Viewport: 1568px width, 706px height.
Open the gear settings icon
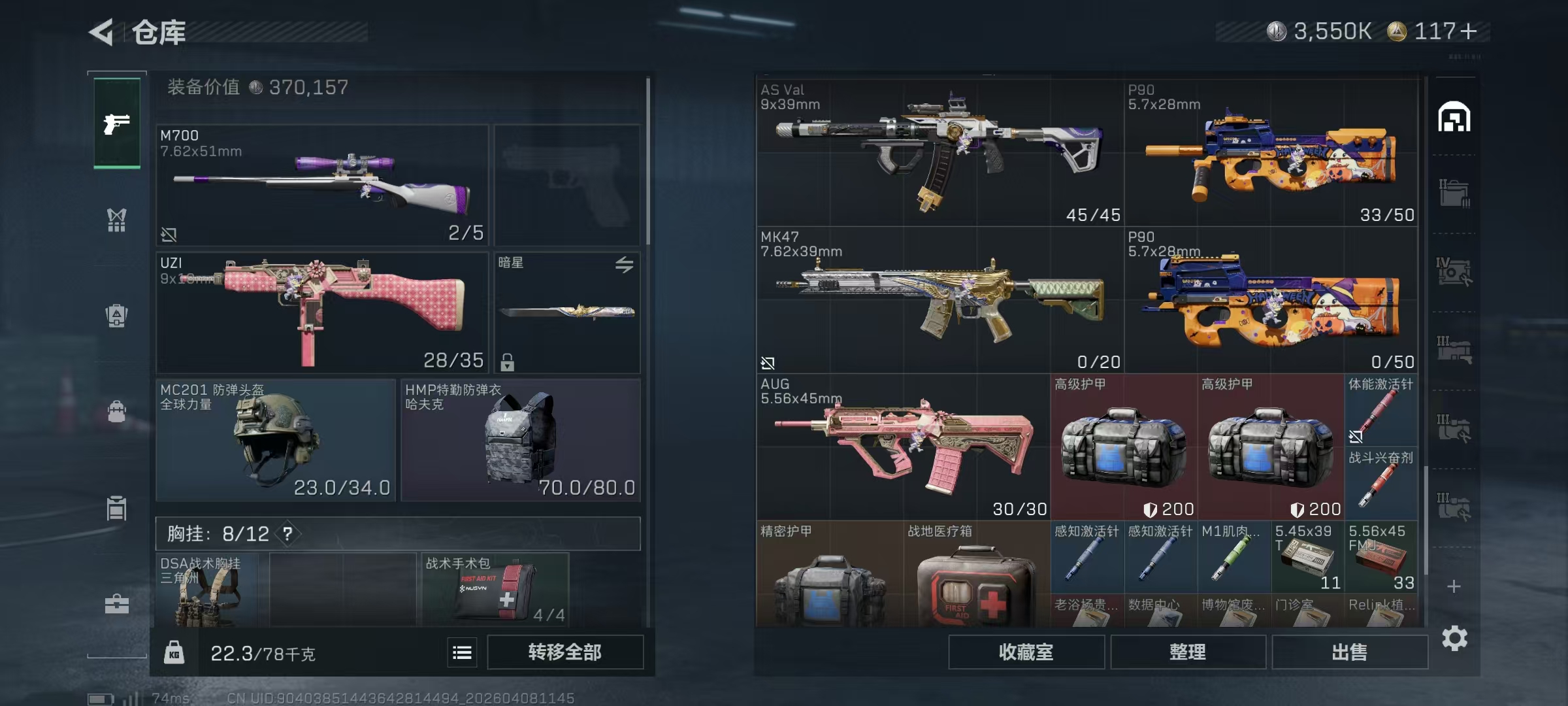tap(1454, 638)
